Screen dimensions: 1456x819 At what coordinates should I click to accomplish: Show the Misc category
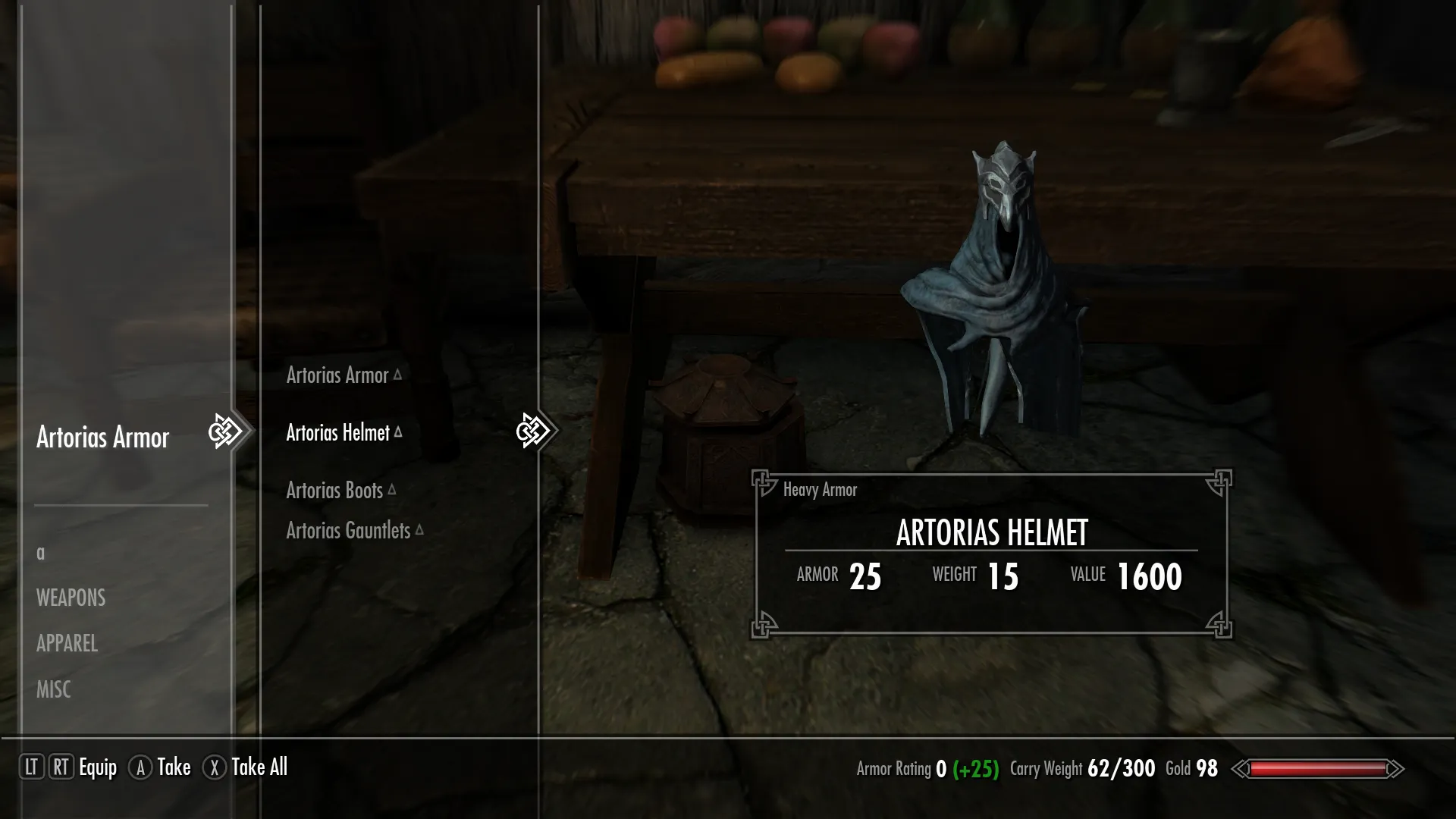pos(53,690)
